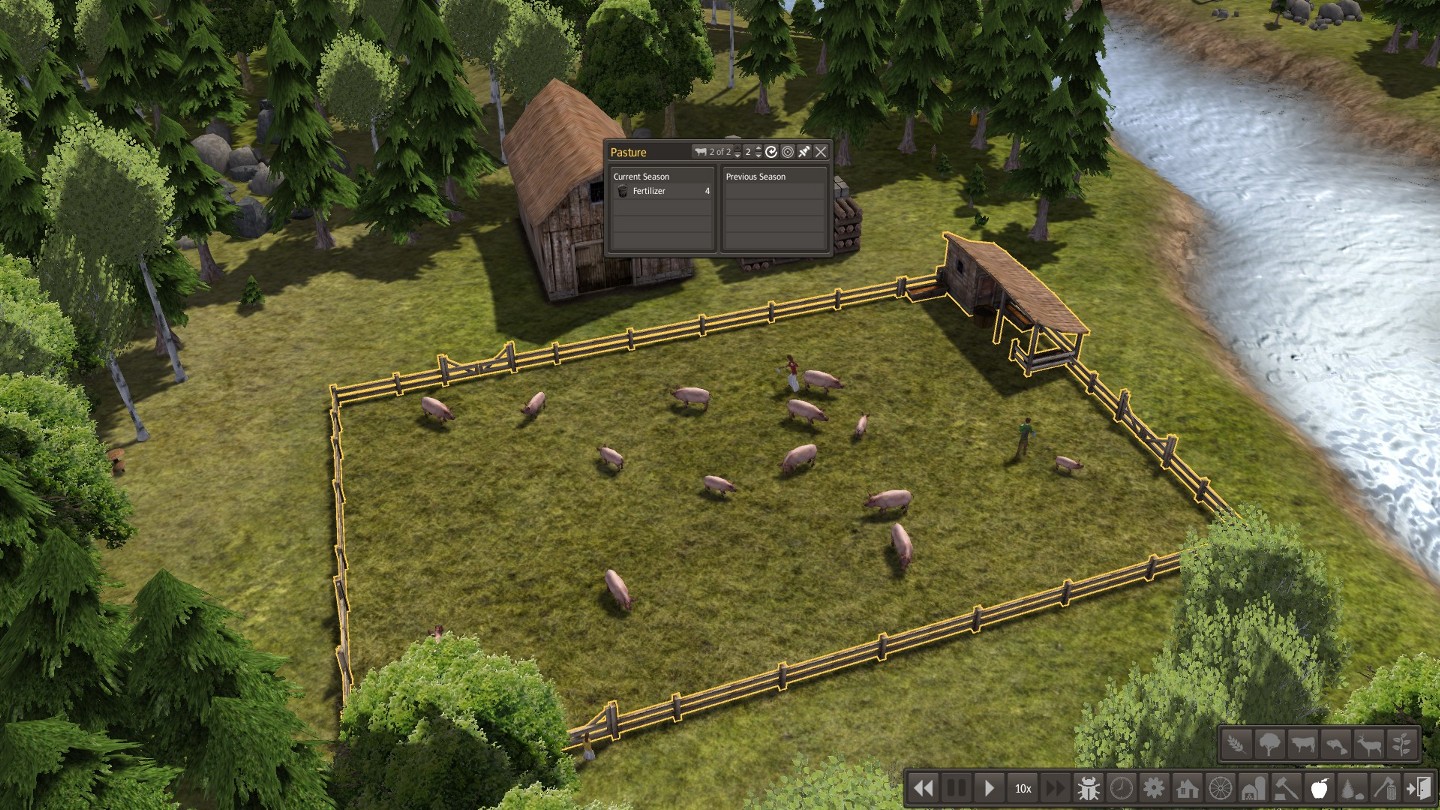Open the barn and silo storage menu
The image size is (1440, 810).
[x=1253, y=788]
